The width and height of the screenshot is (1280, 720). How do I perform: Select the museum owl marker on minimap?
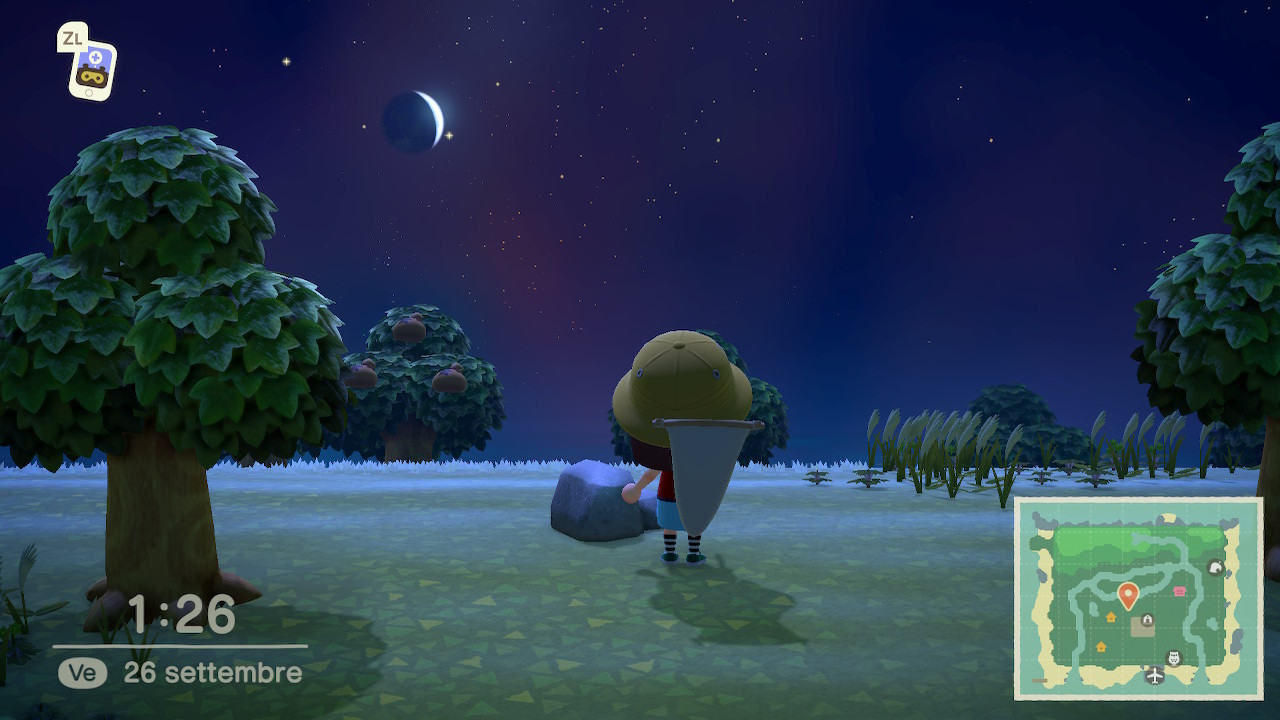click(x=1175, y=658)
